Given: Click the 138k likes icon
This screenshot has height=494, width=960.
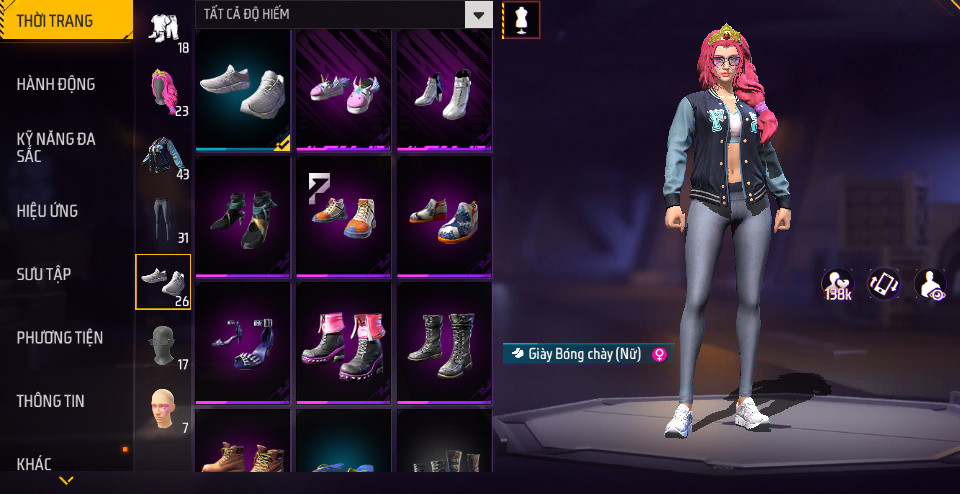Looking at the screenshot, I should pos(837,285).
